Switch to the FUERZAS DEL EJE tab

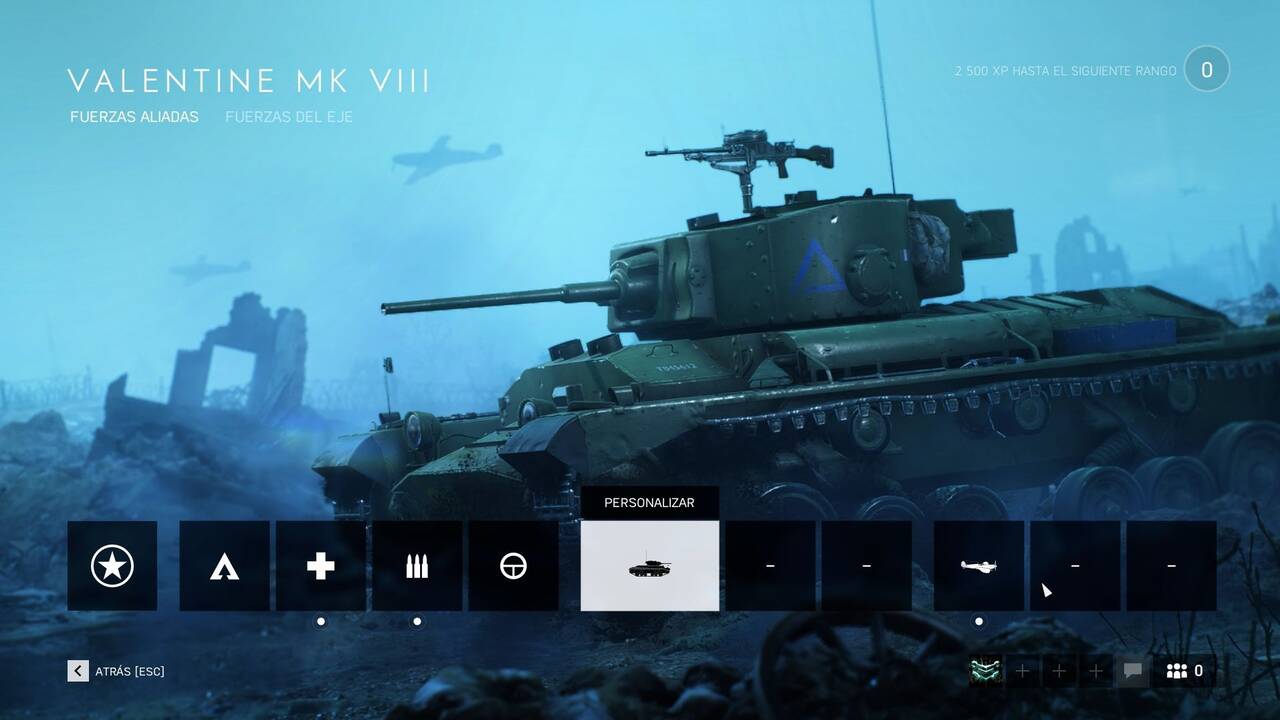coord(291,116)
